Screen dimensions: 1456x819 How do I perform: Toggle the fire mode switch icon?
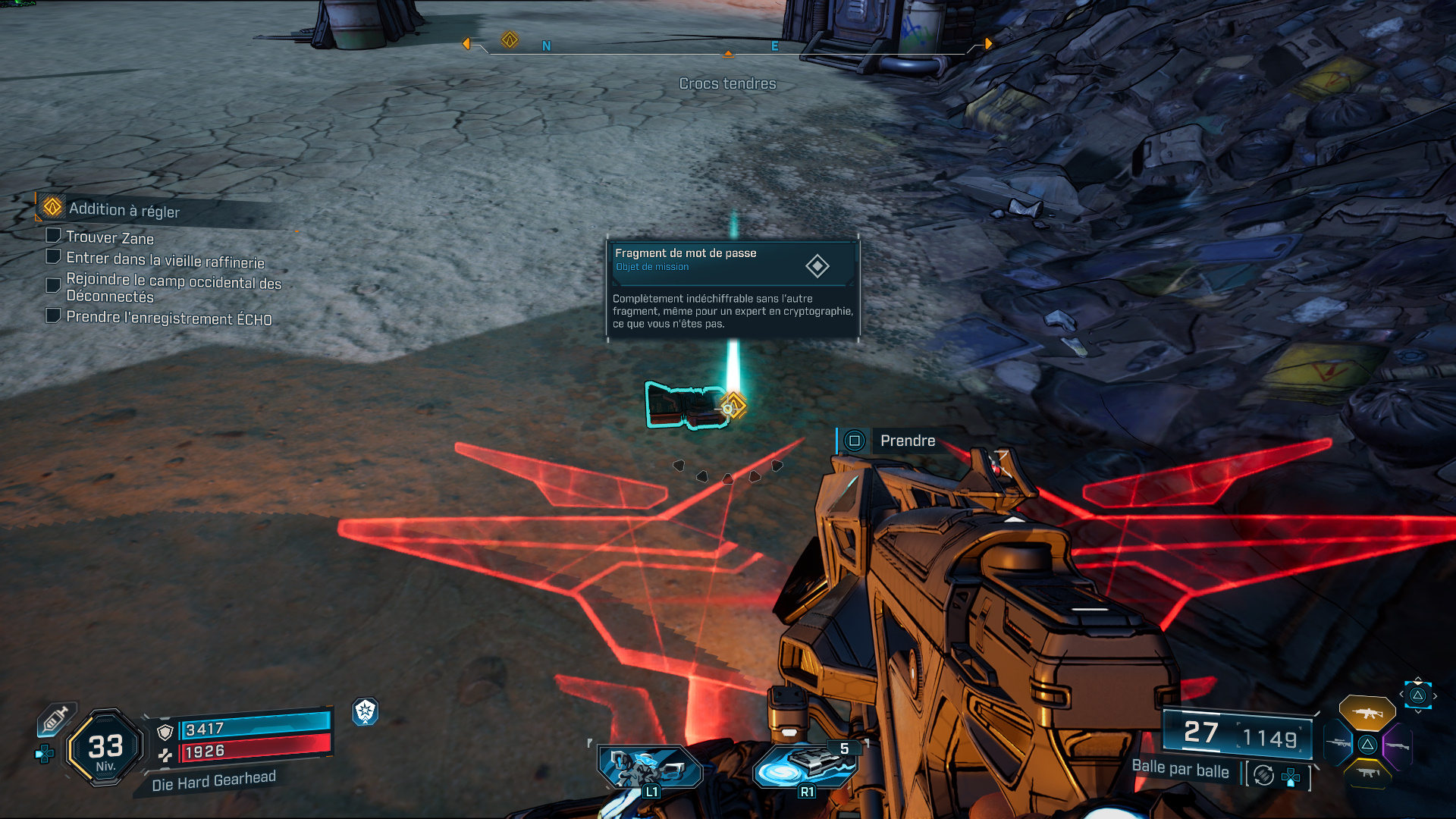pos(1263,775)
